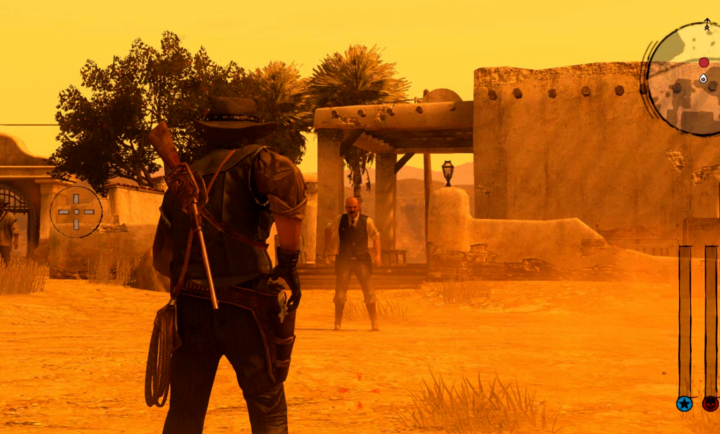Screen dimensions: 720x434
Task: Select the red marker on the minimap
Action: point(703,62)
